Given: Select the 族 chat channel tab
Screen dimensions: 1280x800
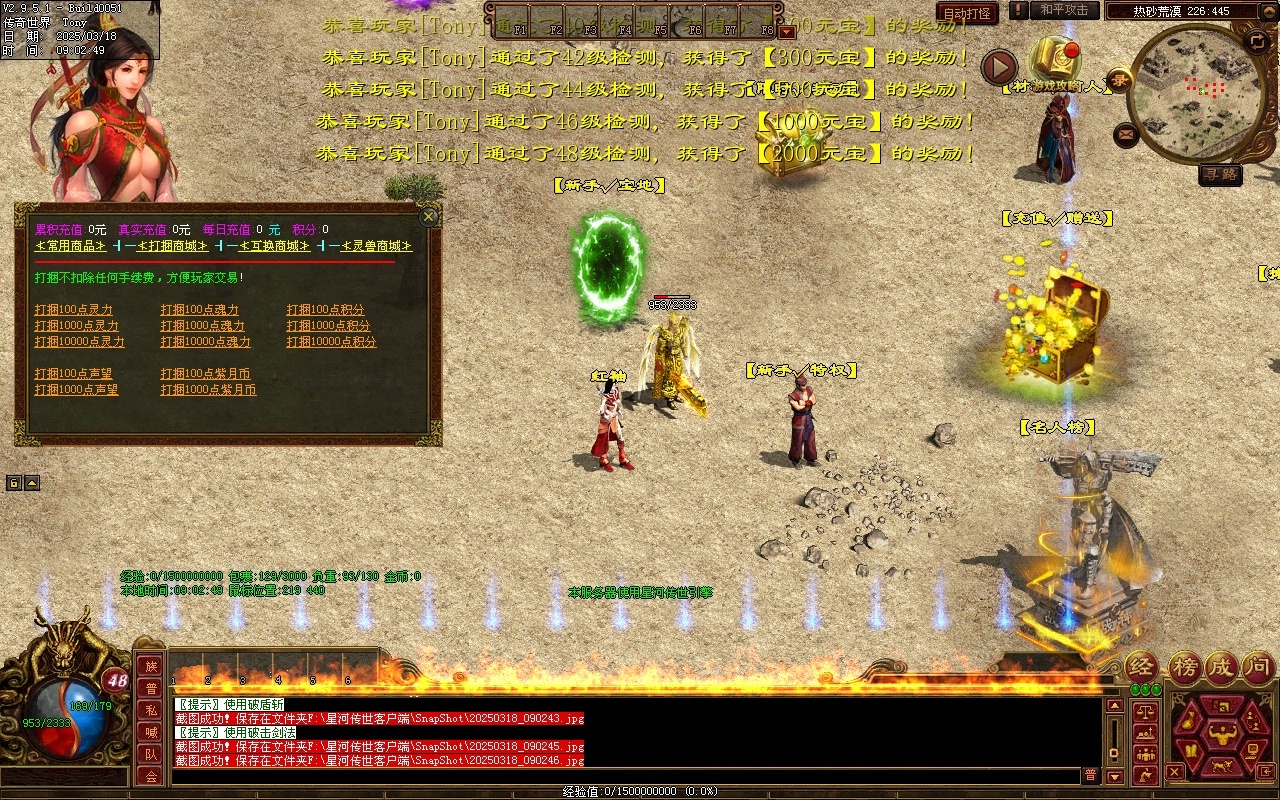Looking at the screenshot, I should click(x=150, y=667).
